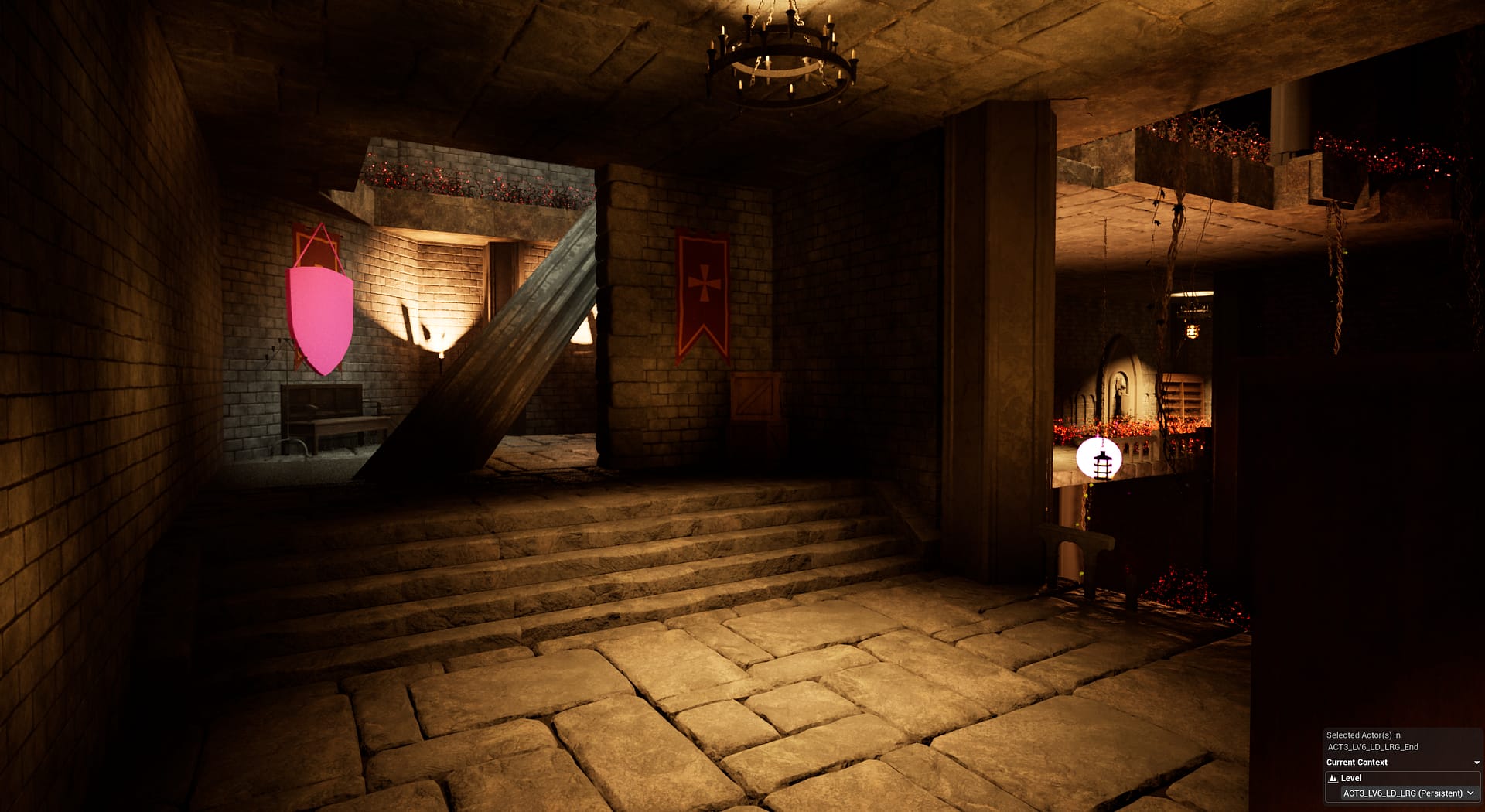The height and width of the screenshot is (812, 1485).
Task: Open the ACT3_LV6_LD_LRG (Persistent) level dropdown
Action: point(1408,793)
